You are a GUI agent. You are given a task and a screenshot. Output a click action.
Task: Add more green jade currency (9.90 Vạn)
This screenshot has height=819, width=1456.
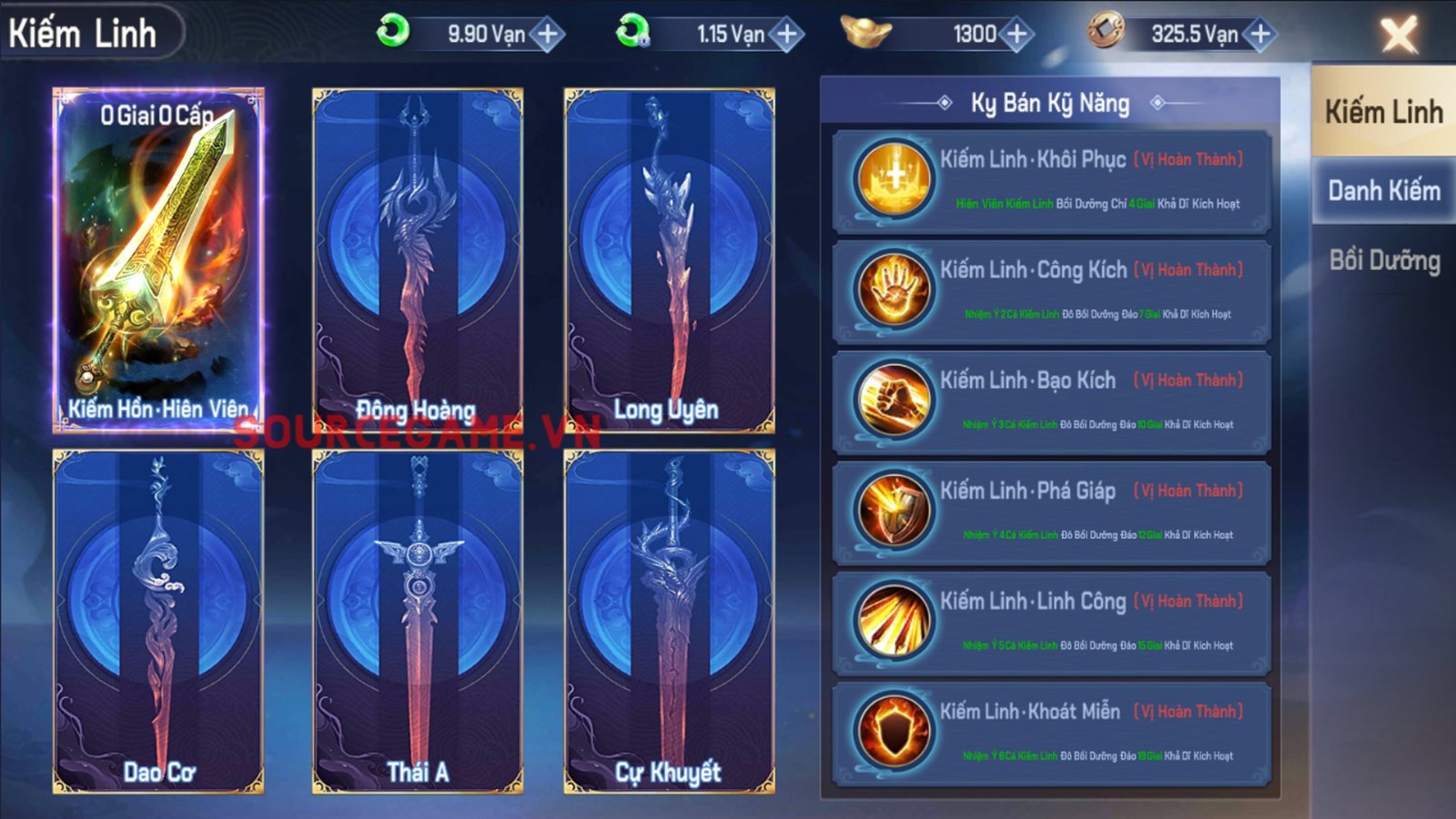point(548,35)
